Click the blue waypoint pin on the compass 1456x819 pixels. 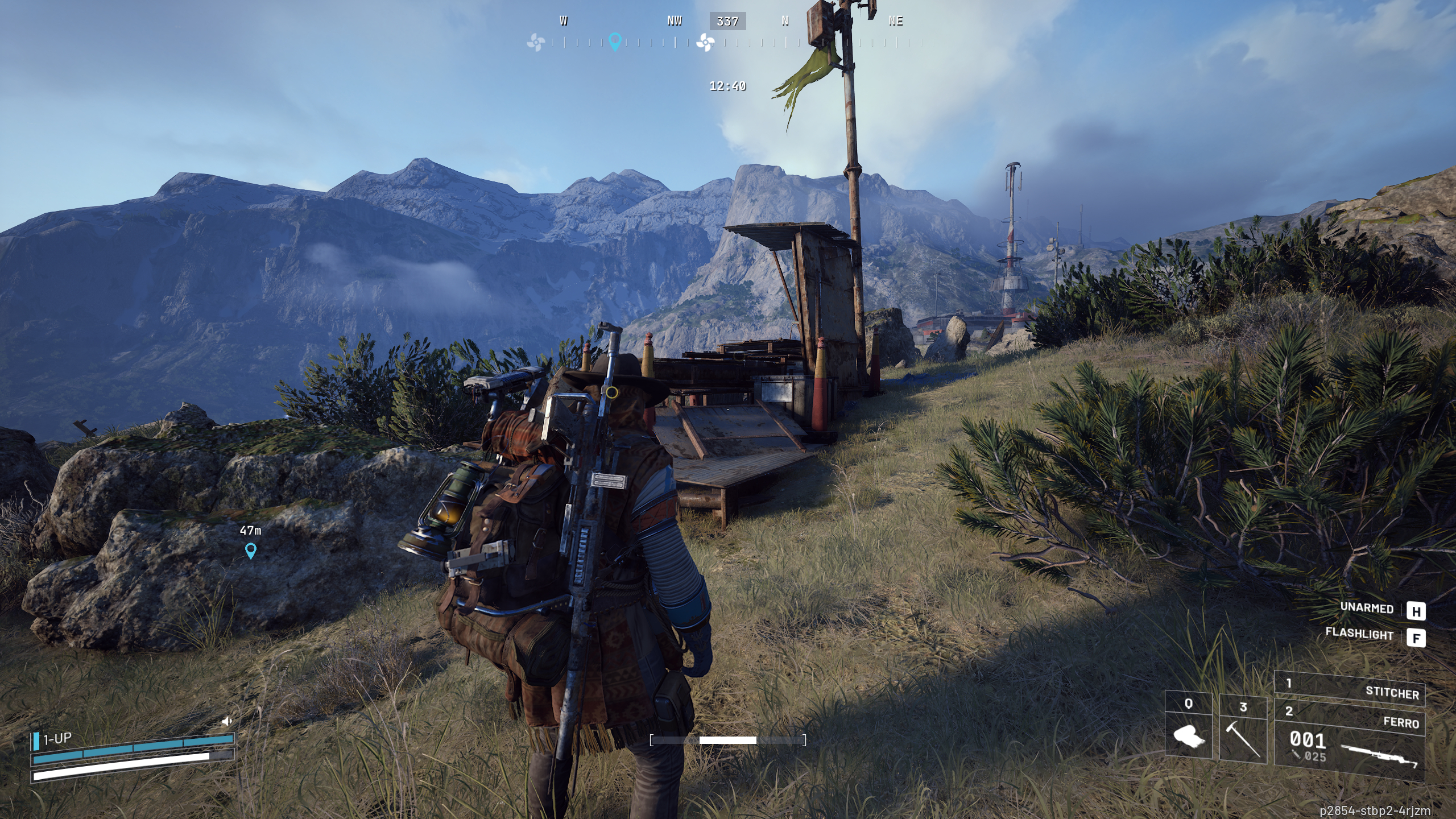coord(614,43)
